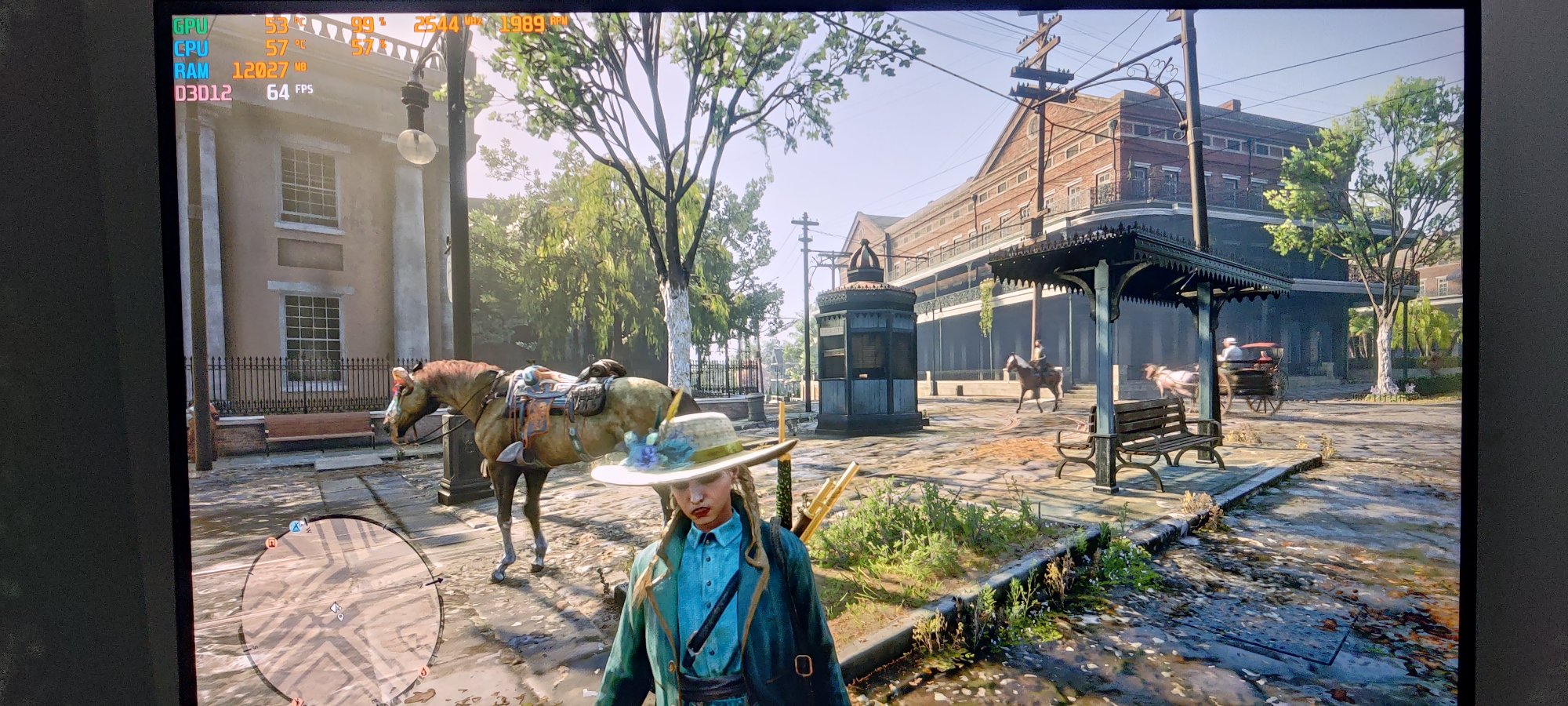1568x706 pixels.
Task: Select the blue camp marker on minimap
Action: (297, 526)
